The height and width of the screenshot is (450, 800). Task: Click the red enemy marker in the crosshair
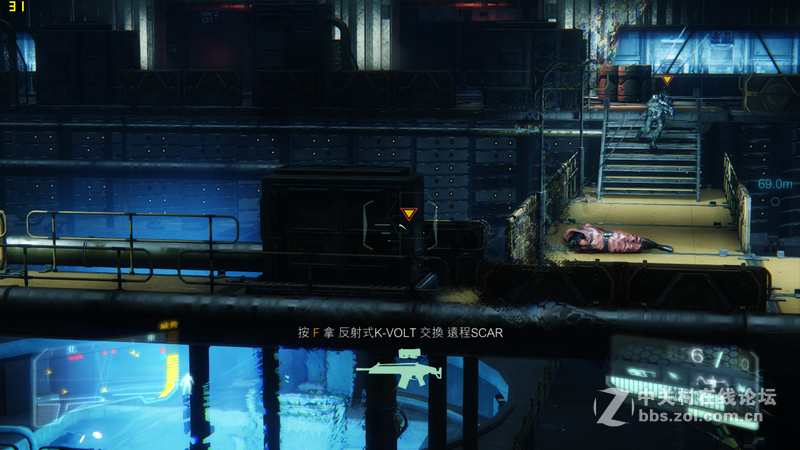pyautogui.click(x=407, y=213)
